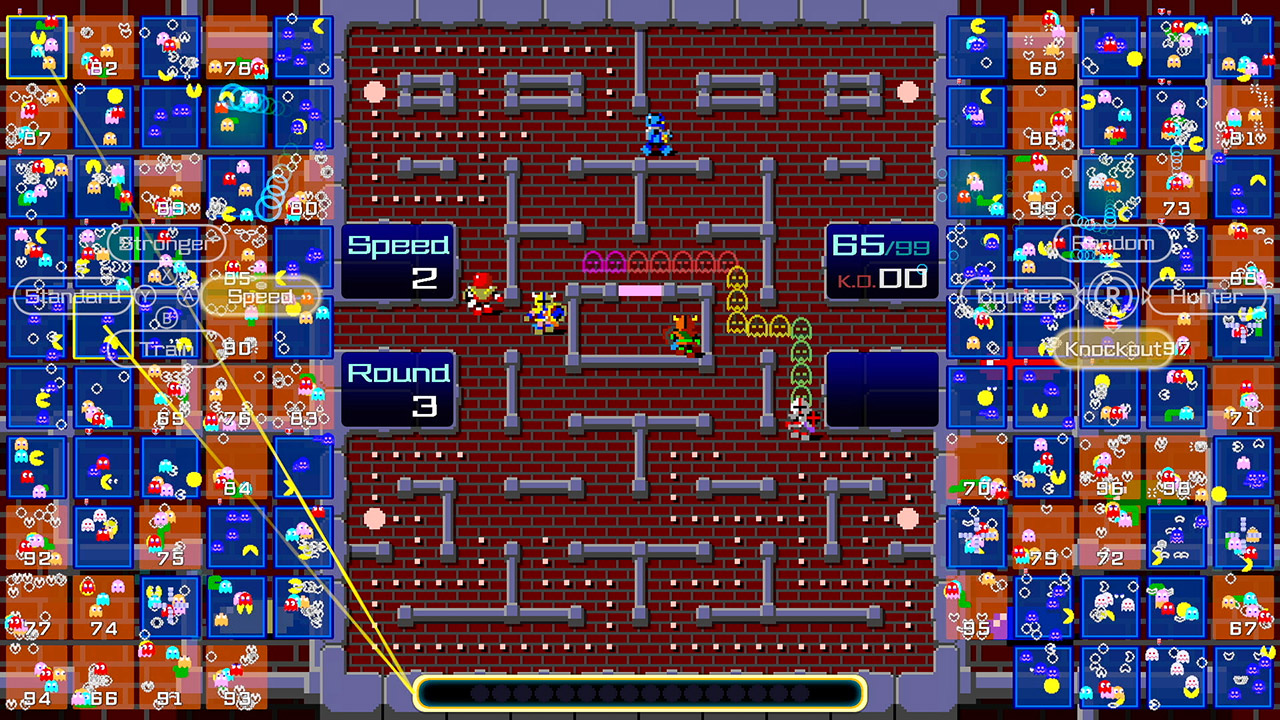Choose the Standard strategy
Viewport: 1280px width, 720px height.
pos(70,296)
